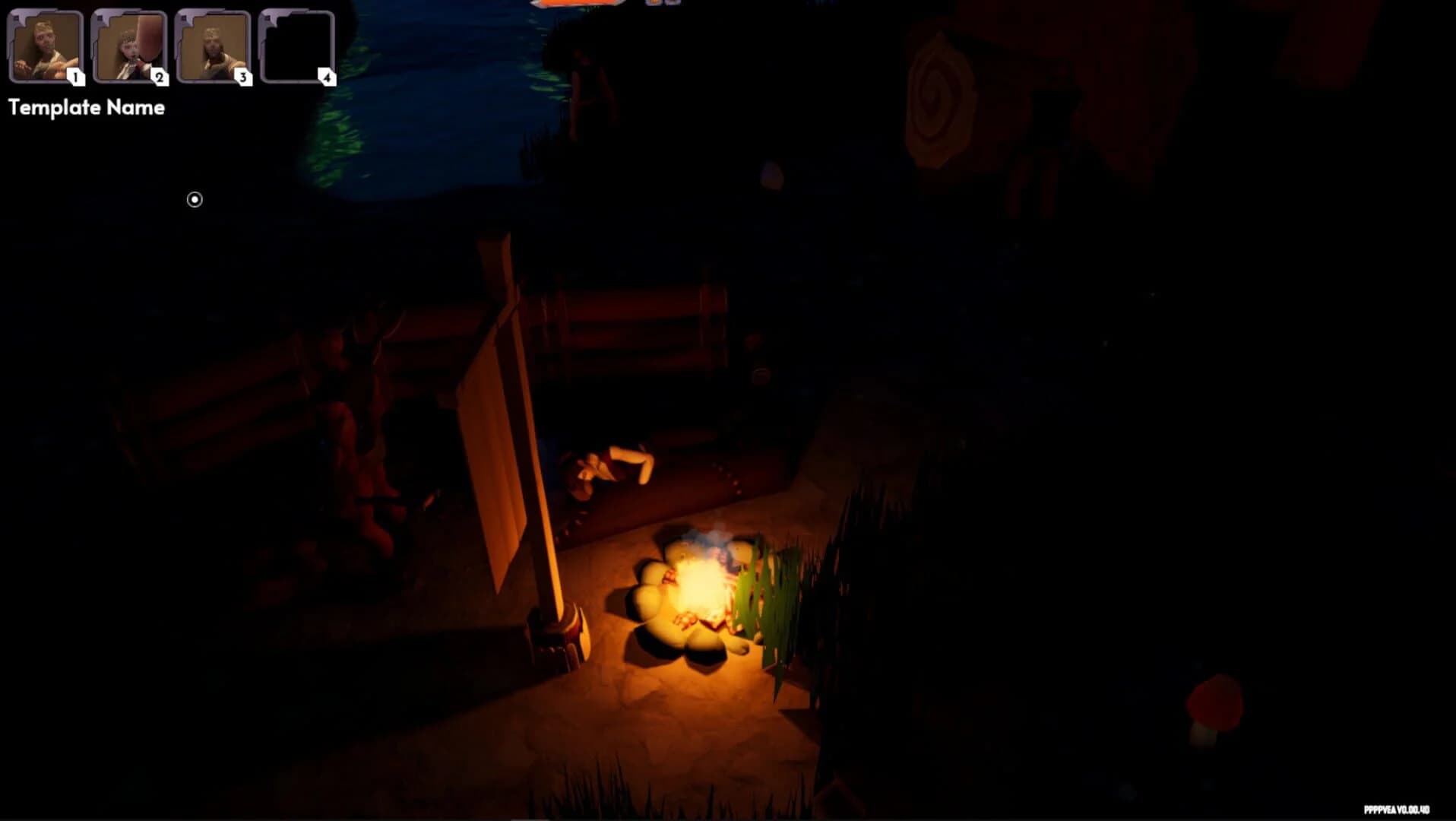The image size is (1456, 821).
Task: Click the empty fourth party slot
Action: 296,46
